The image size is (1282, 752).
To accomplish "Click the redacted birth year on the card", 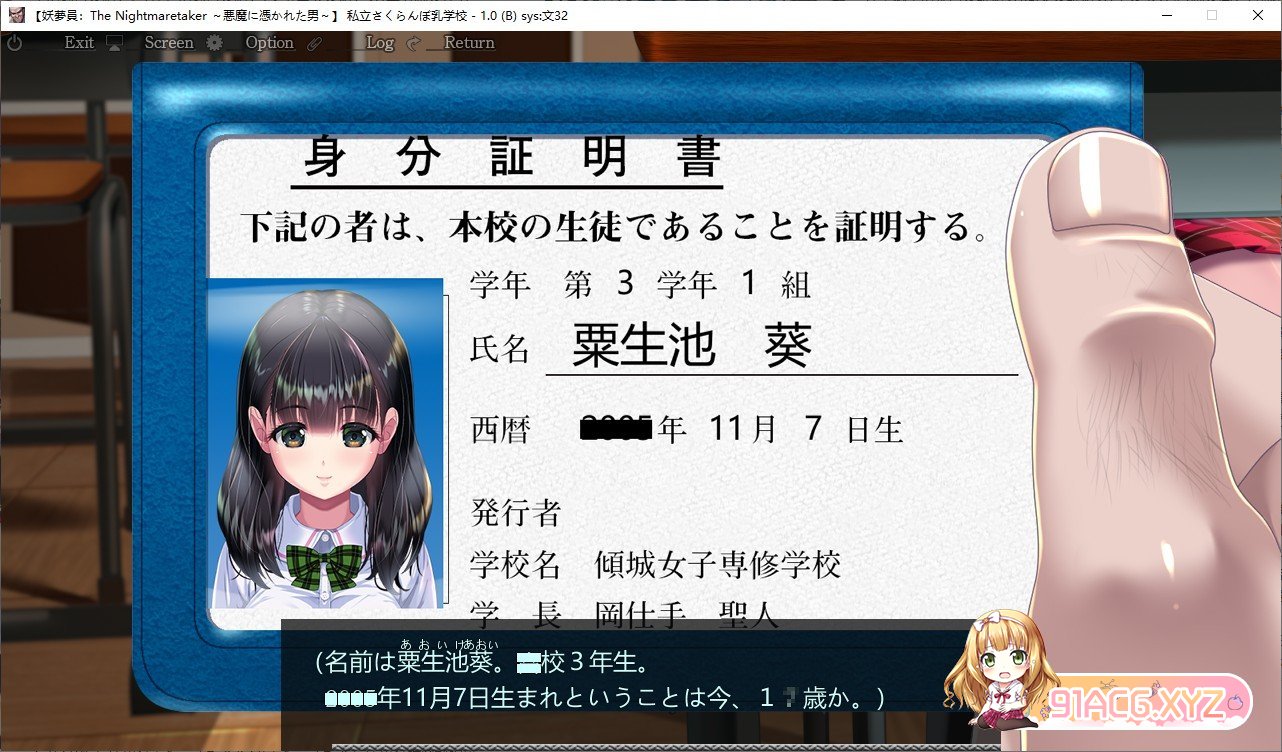I will tap(615, 428).
